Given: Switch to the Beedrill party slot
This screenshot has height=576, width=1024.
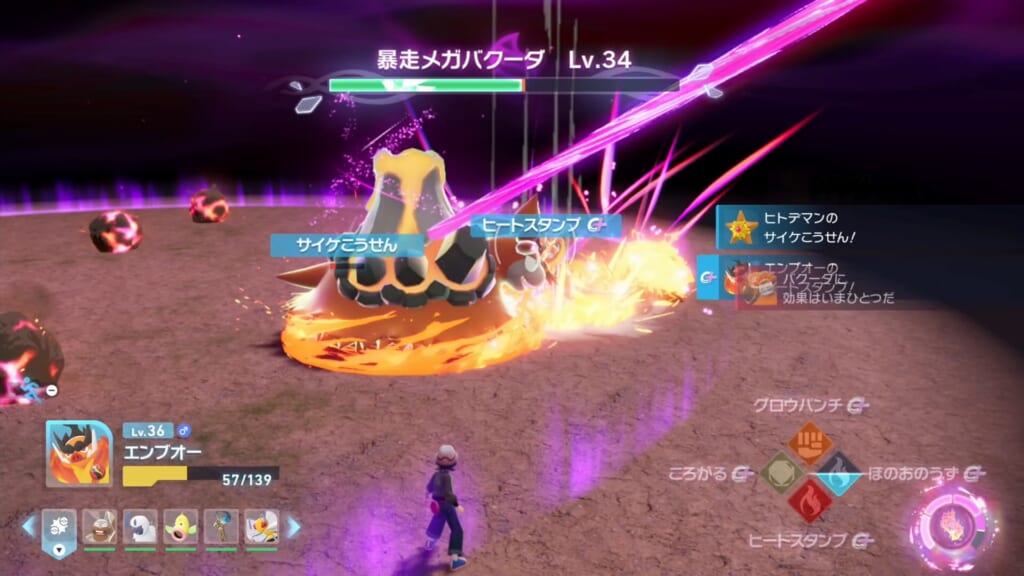Looking at the screenshot, I should coord(262,527).
